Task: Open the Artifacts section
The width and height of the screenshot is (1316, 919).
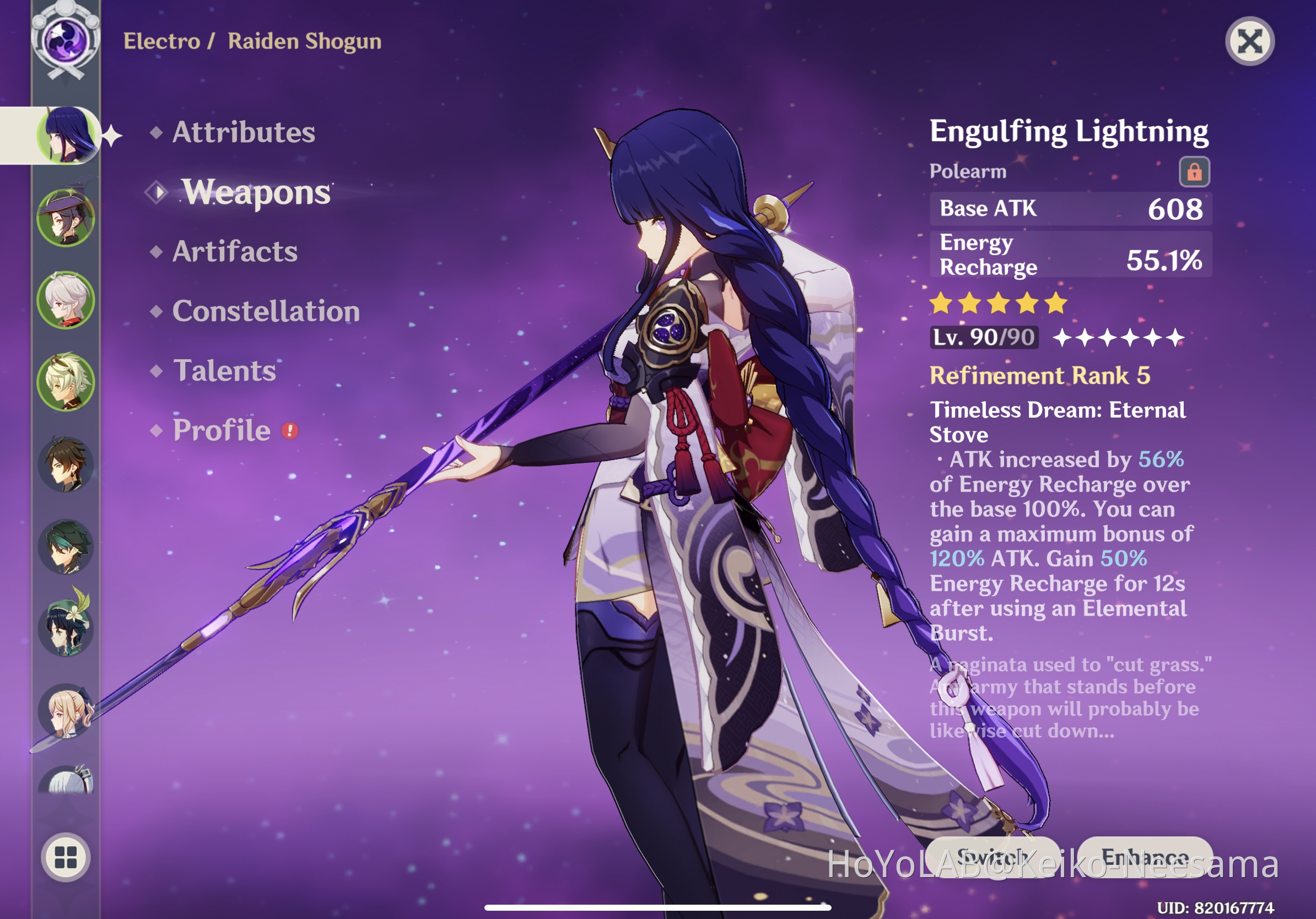Action: [x=235, y=252]
